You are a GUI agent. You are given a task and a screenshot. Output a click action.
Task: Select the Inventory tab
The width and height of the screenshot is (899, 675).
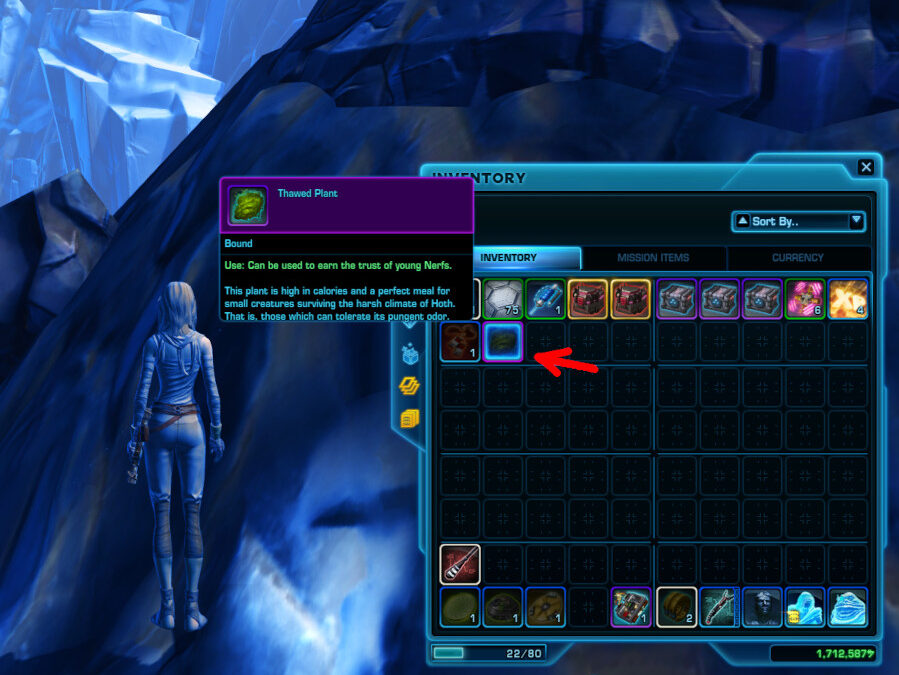(508, 258)
